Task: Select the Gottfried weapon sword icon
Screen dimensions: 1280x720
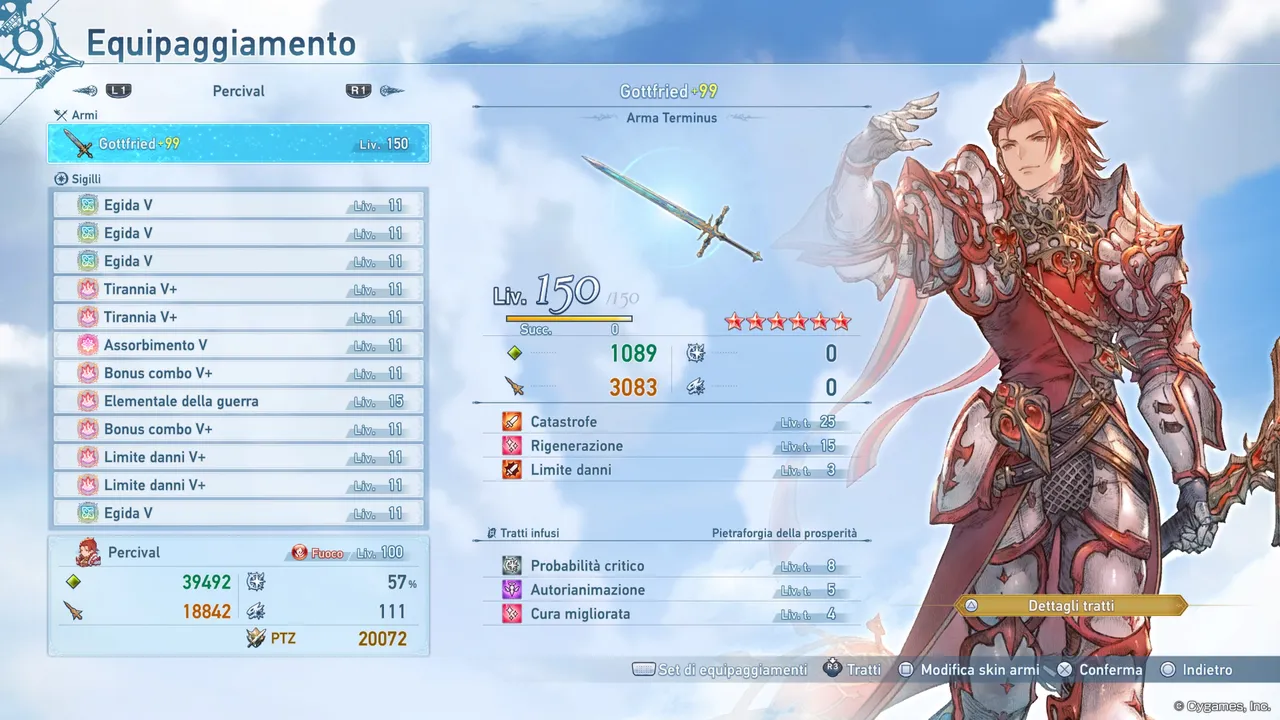Action: point(79,143)
